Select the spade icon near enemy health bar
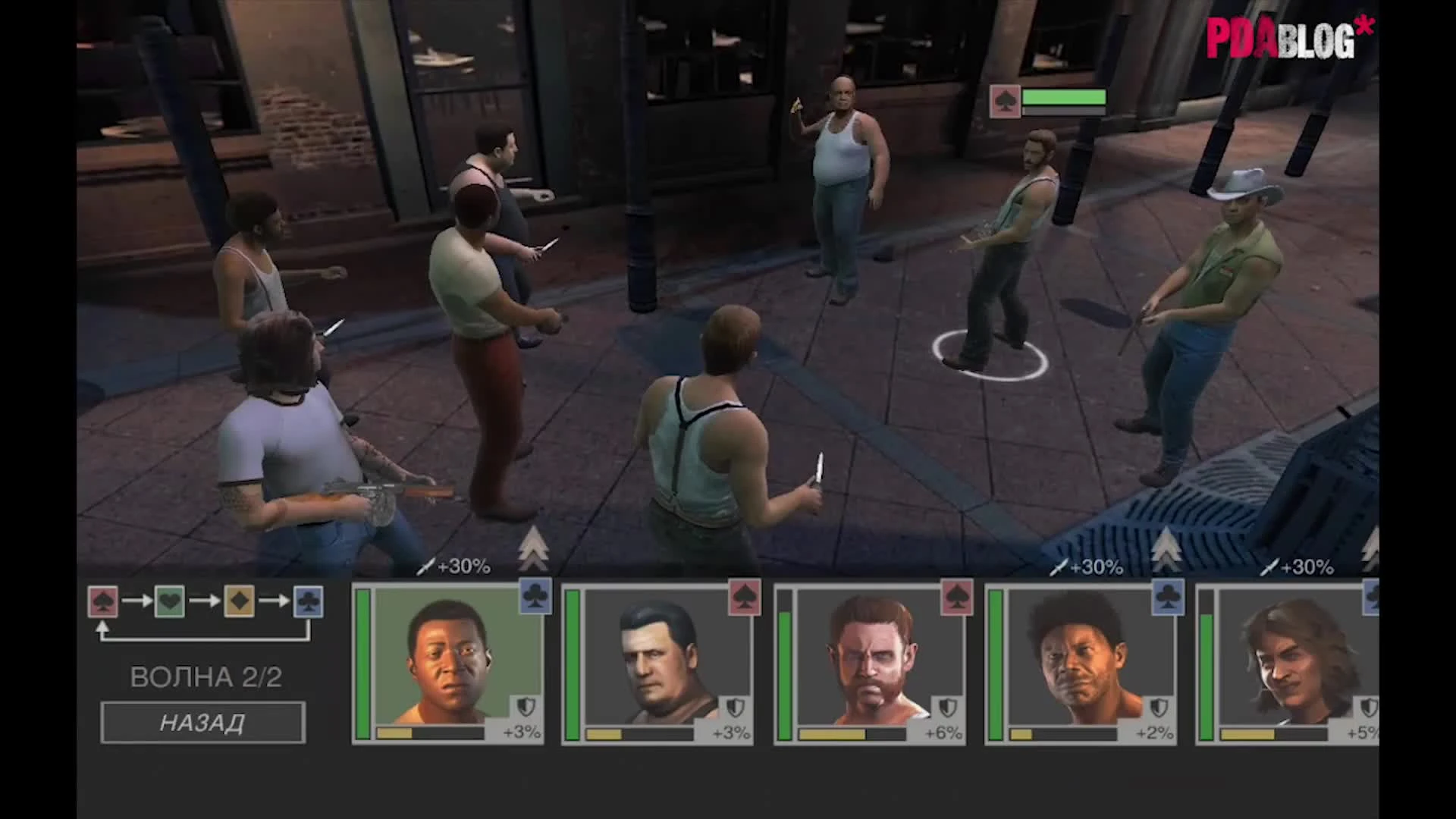1456x819 pixels. pyautogui.click(x=1004, y=102)
